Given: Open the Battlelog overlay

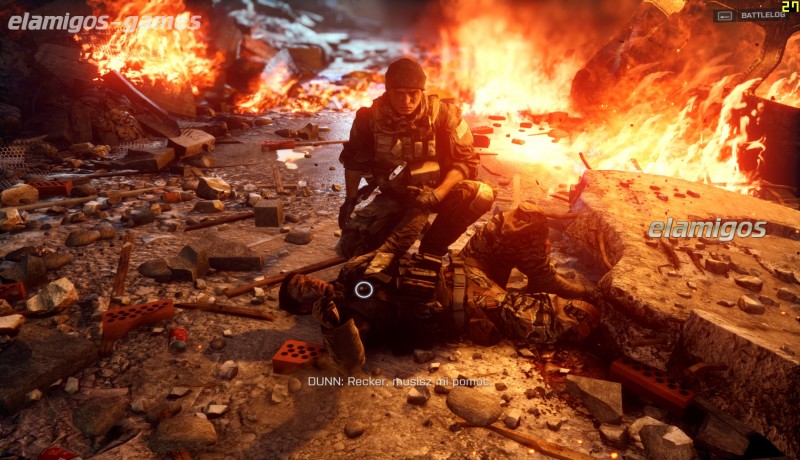Looking at the screenshot, I should [752, 16].
